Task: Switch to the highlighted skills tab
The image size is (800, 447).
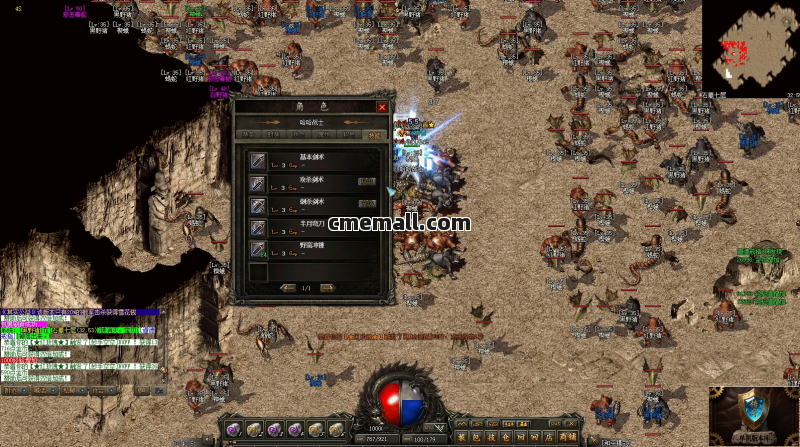Action: 375,134
